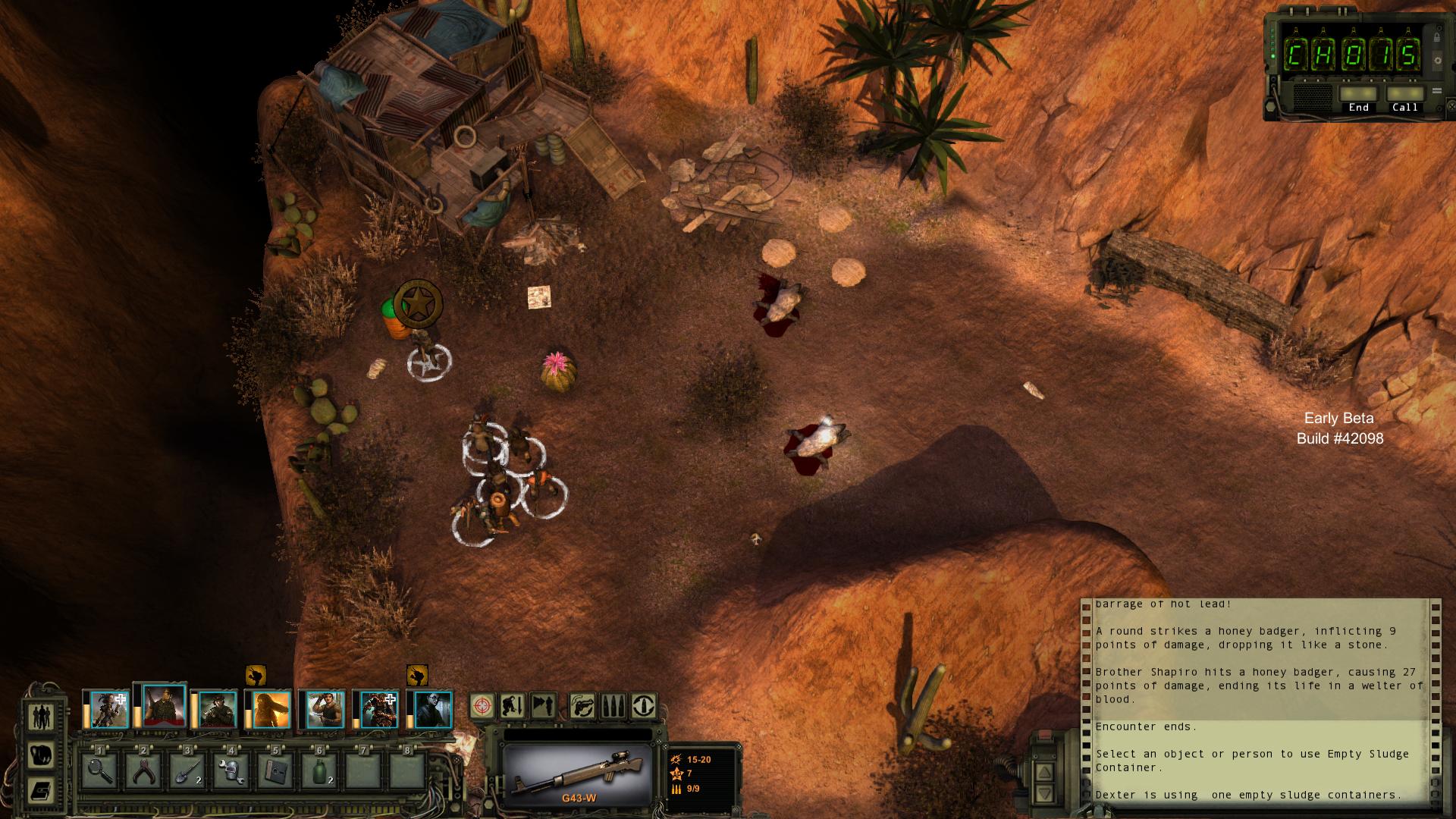The image size is (1456, 819).
Task: Open the logbook journal button
Action: [x=42, y=791]
